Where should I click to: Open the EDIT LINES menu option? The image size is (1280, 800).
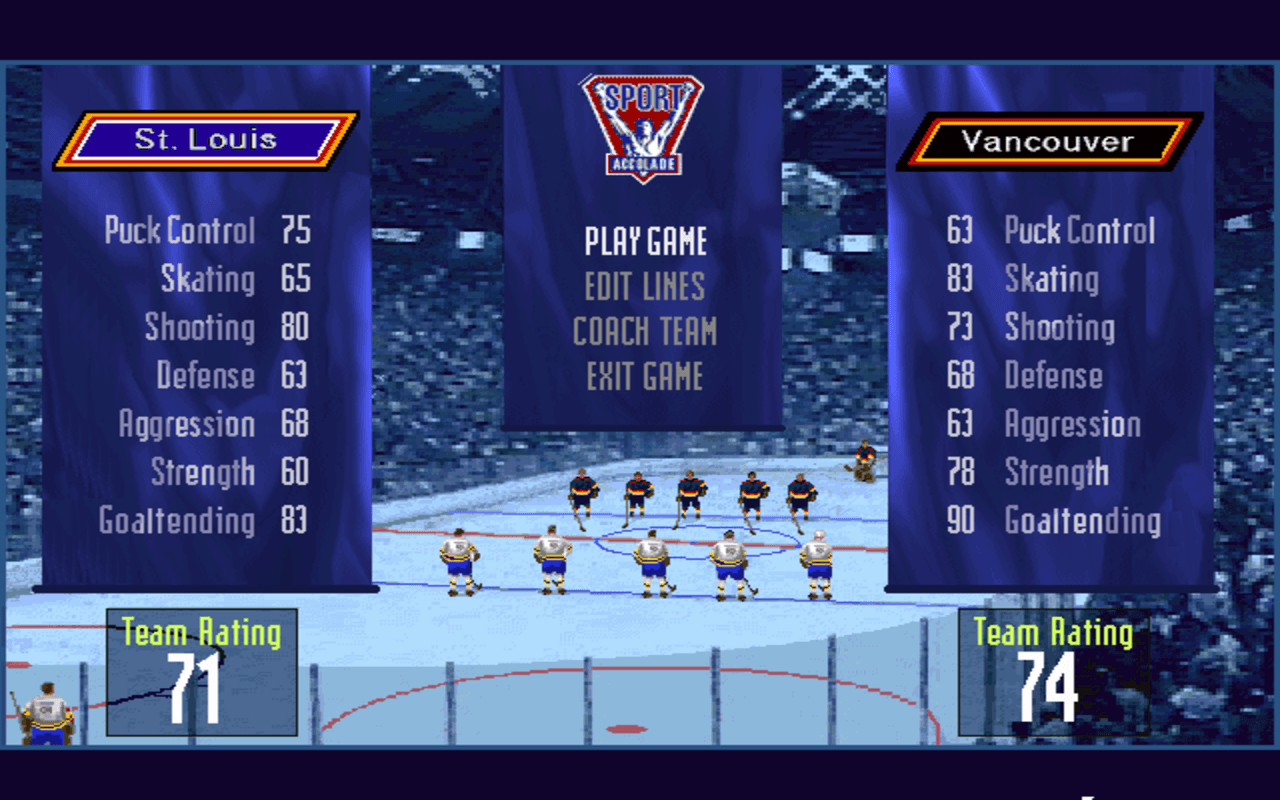pyautogui.click(x=645, y=286)
